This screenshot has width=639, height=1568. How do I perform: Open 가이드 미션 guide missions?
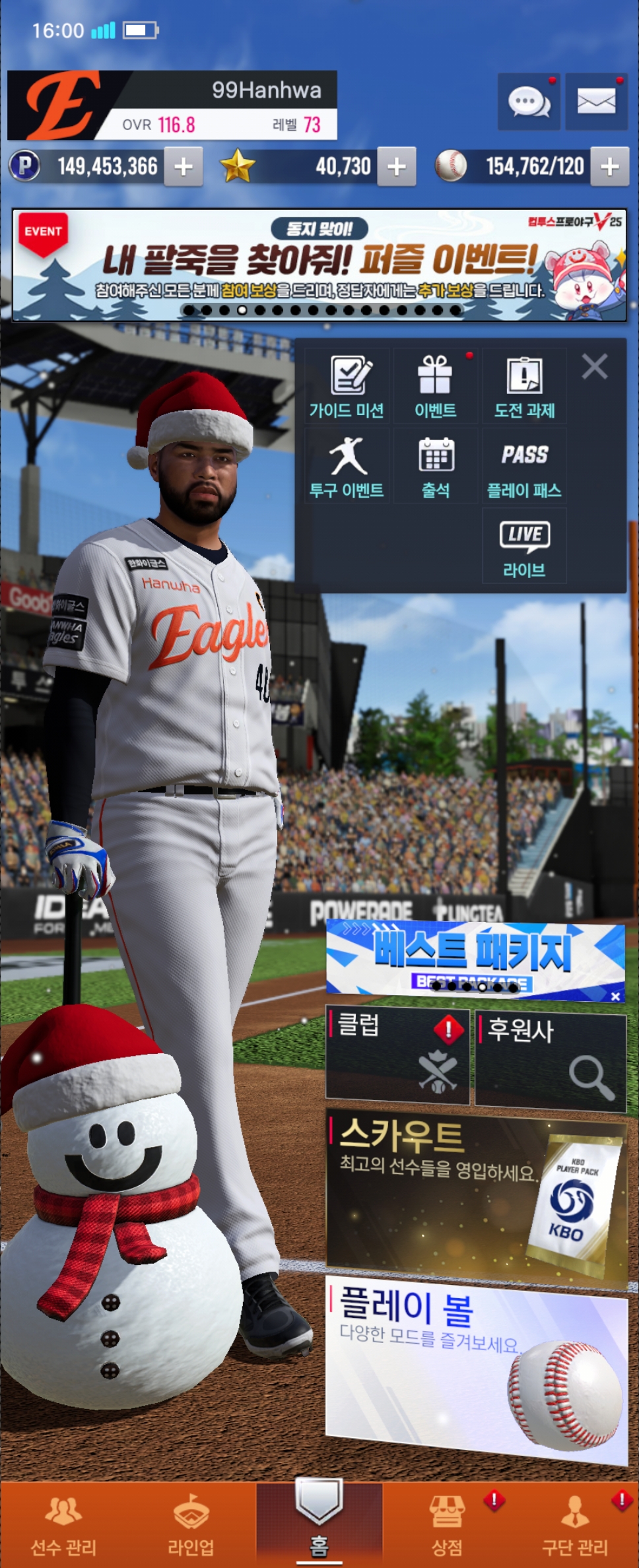pos(347,387)
